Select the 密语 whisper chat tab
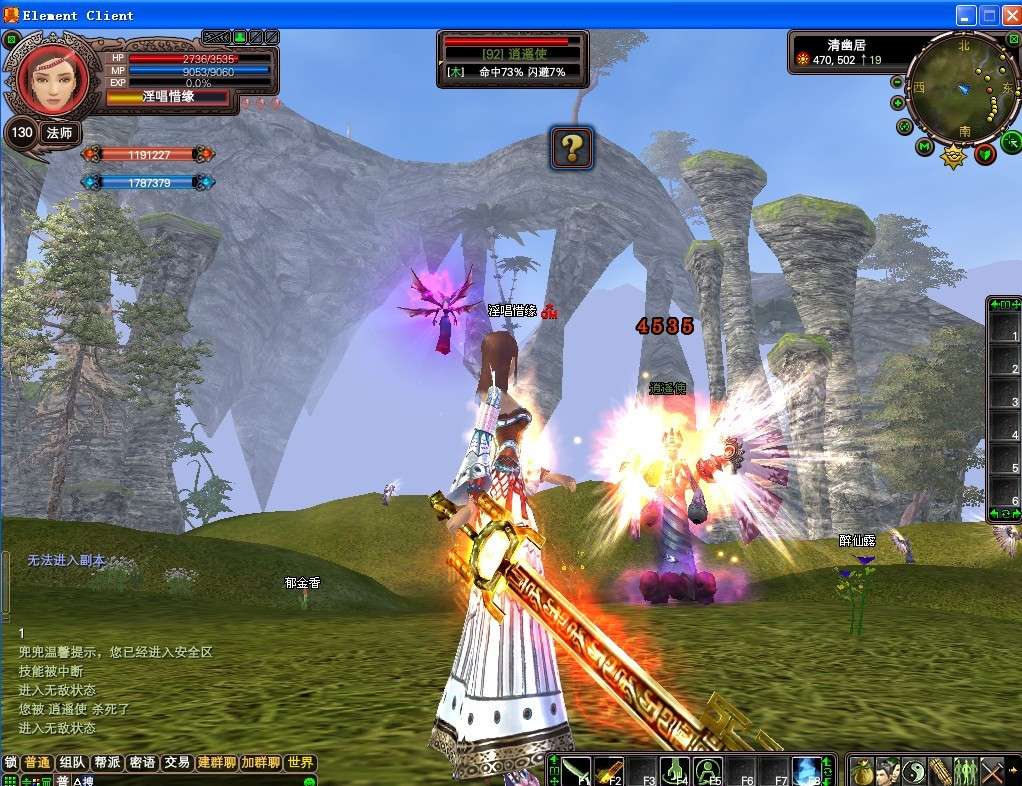1022x786 pixels. 142,763
